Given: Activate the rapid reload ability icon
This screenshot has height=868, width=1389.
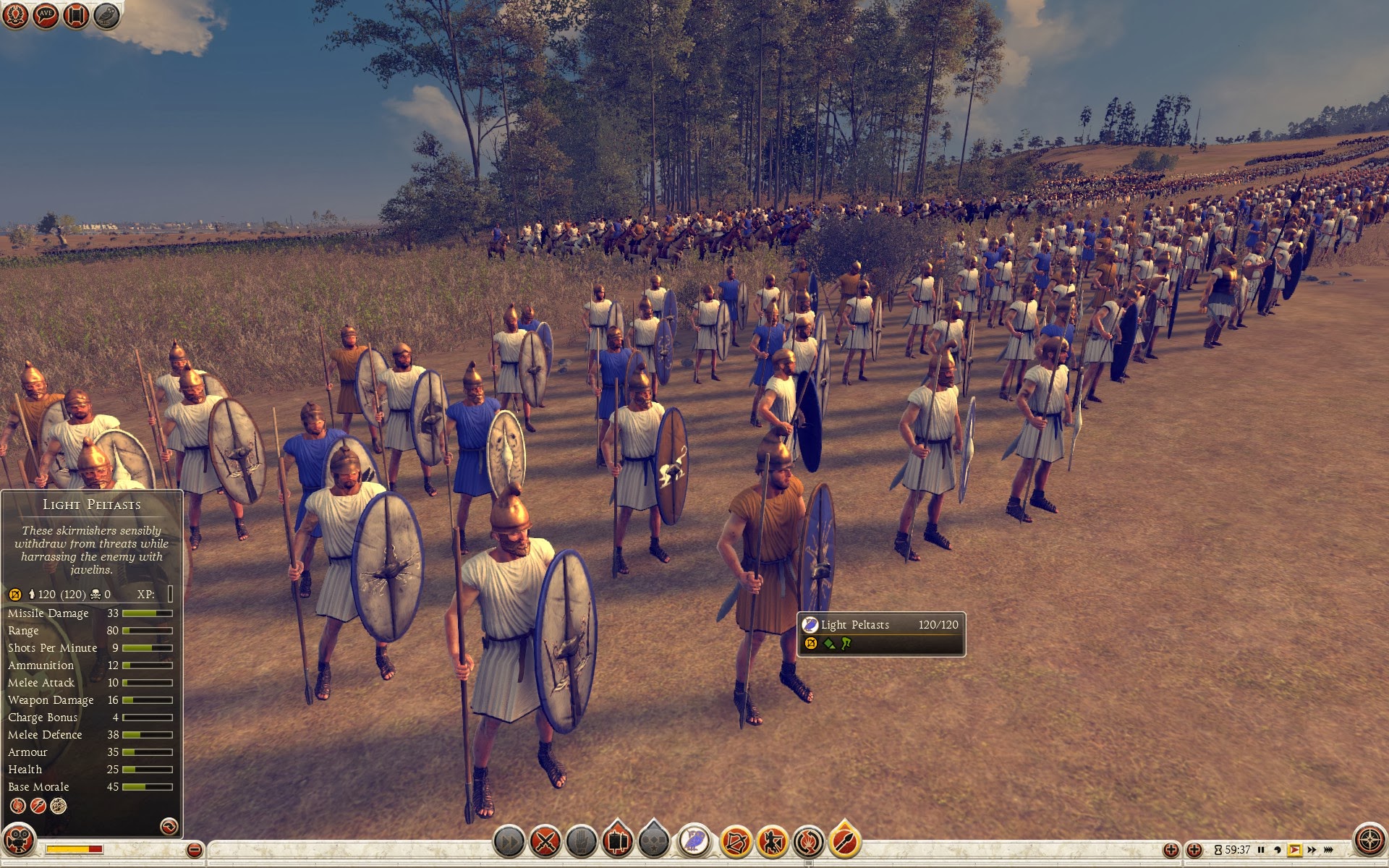Looking at the screenshot, I should (x=808, y=841).
